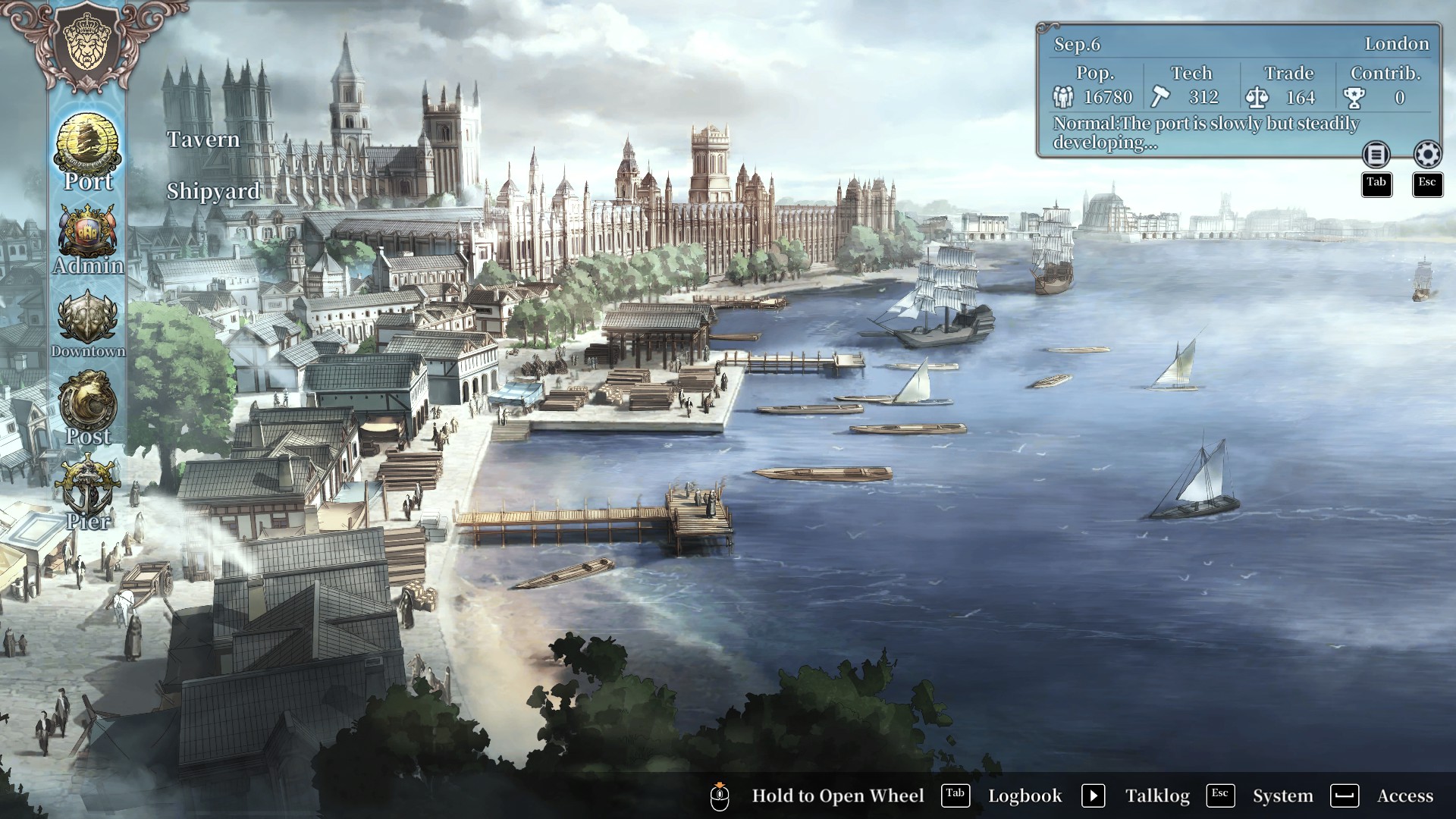Click the population figures icon
Viewport: 1456px width, 819px height.
click(1065, 97)
